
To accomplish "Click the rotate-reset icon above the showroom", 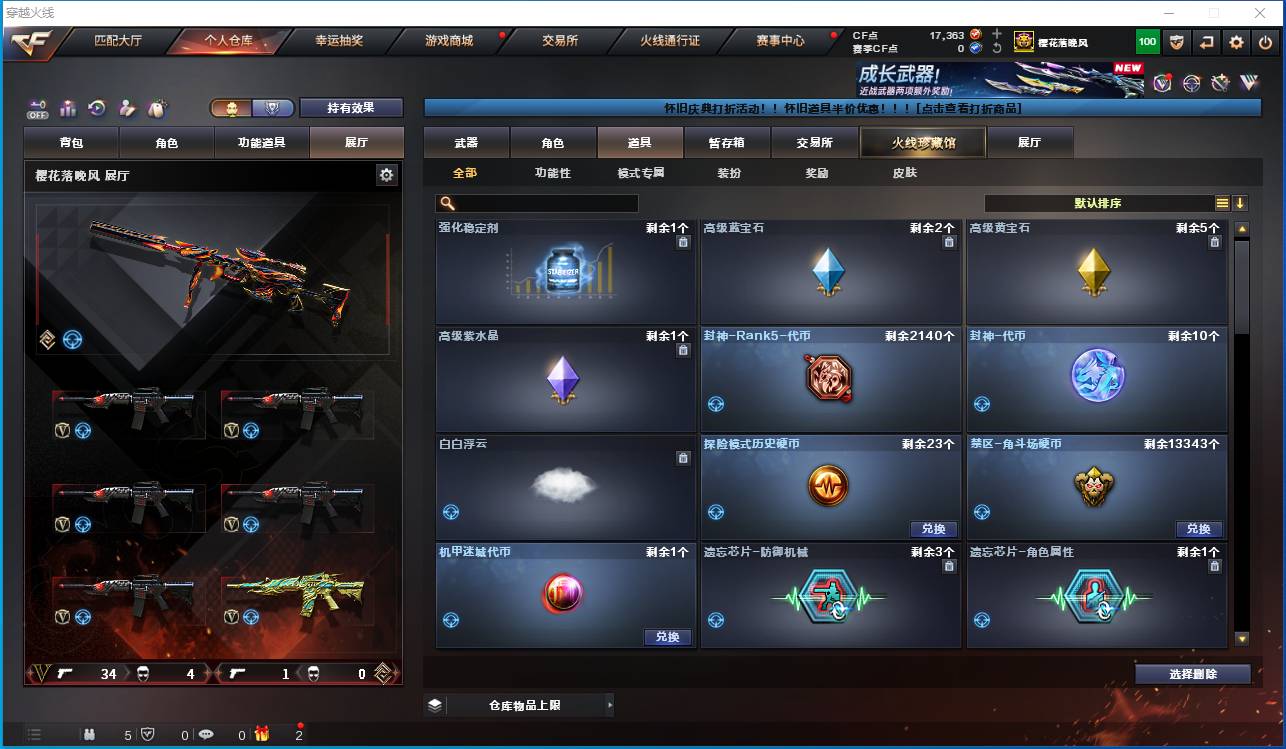I will coord(97,108).
